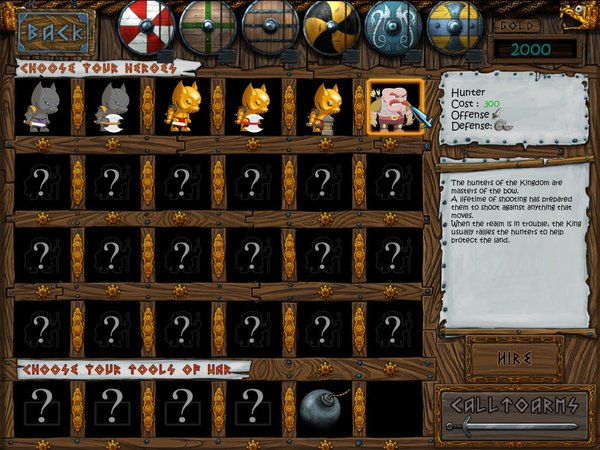Image resolution: width=600 pixels, height=450 pixels.
Task: Select the black bomb tool of war
Action: (323, 409)
